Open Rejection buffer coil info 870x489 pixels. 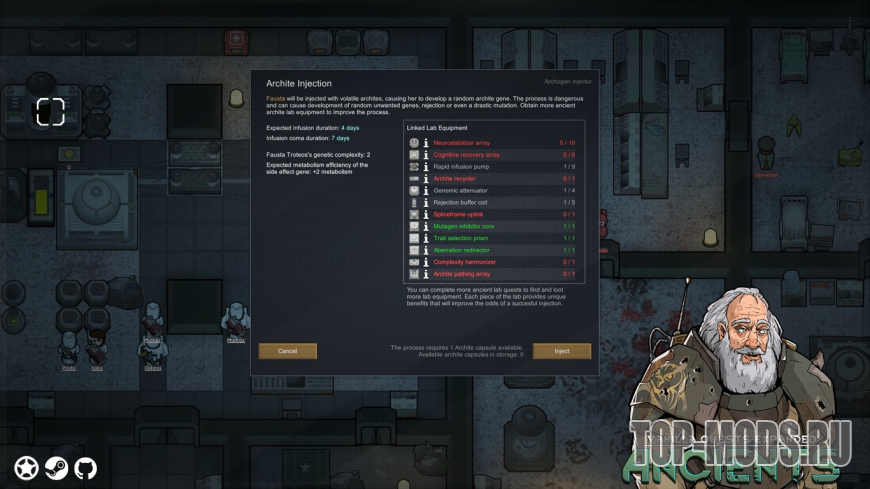click(x=426, y=203)
